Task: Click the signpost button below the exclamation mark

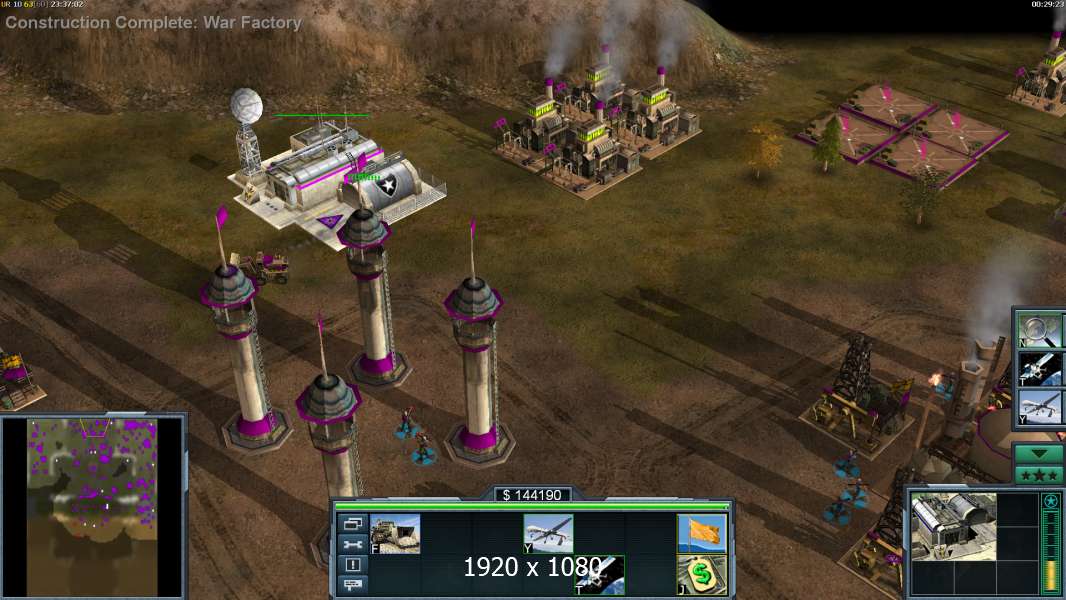Action: pyautogui.click(x=352, y=583)
